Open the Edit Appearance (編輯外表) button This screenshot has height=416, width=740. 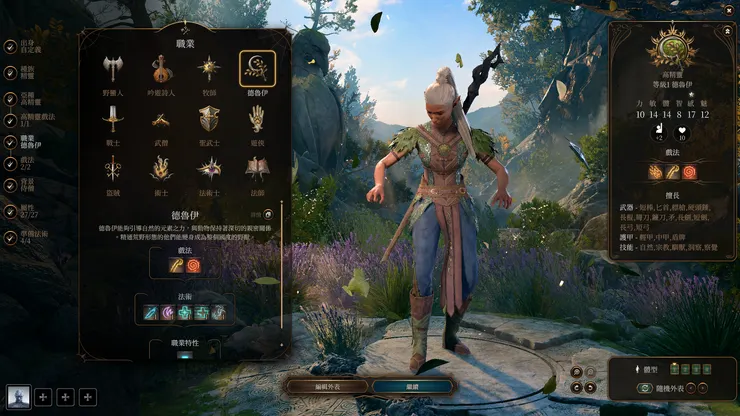[x=326, y=386]
